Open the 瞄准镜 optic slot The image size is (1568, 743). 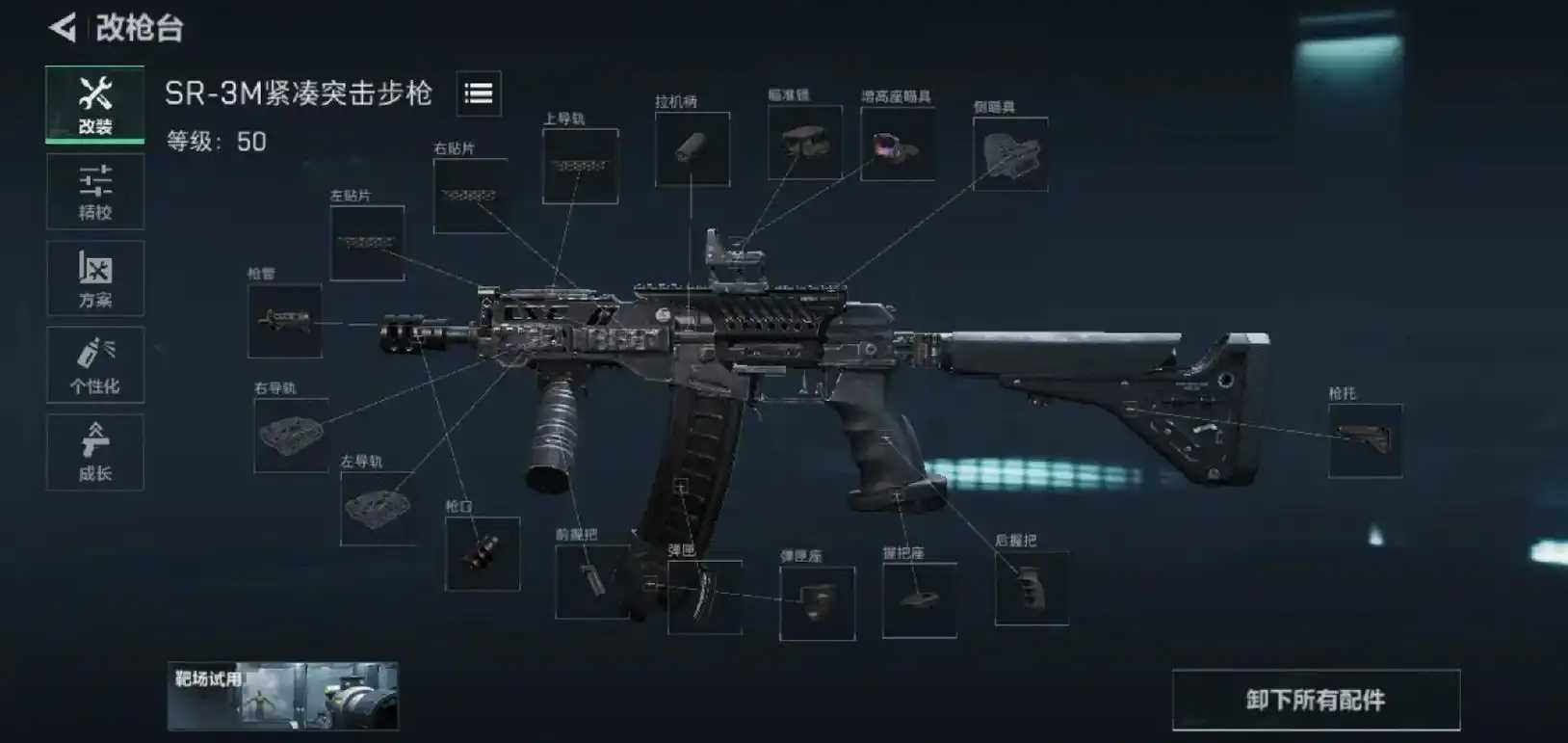pyautogui.click(x=805, y=143)
